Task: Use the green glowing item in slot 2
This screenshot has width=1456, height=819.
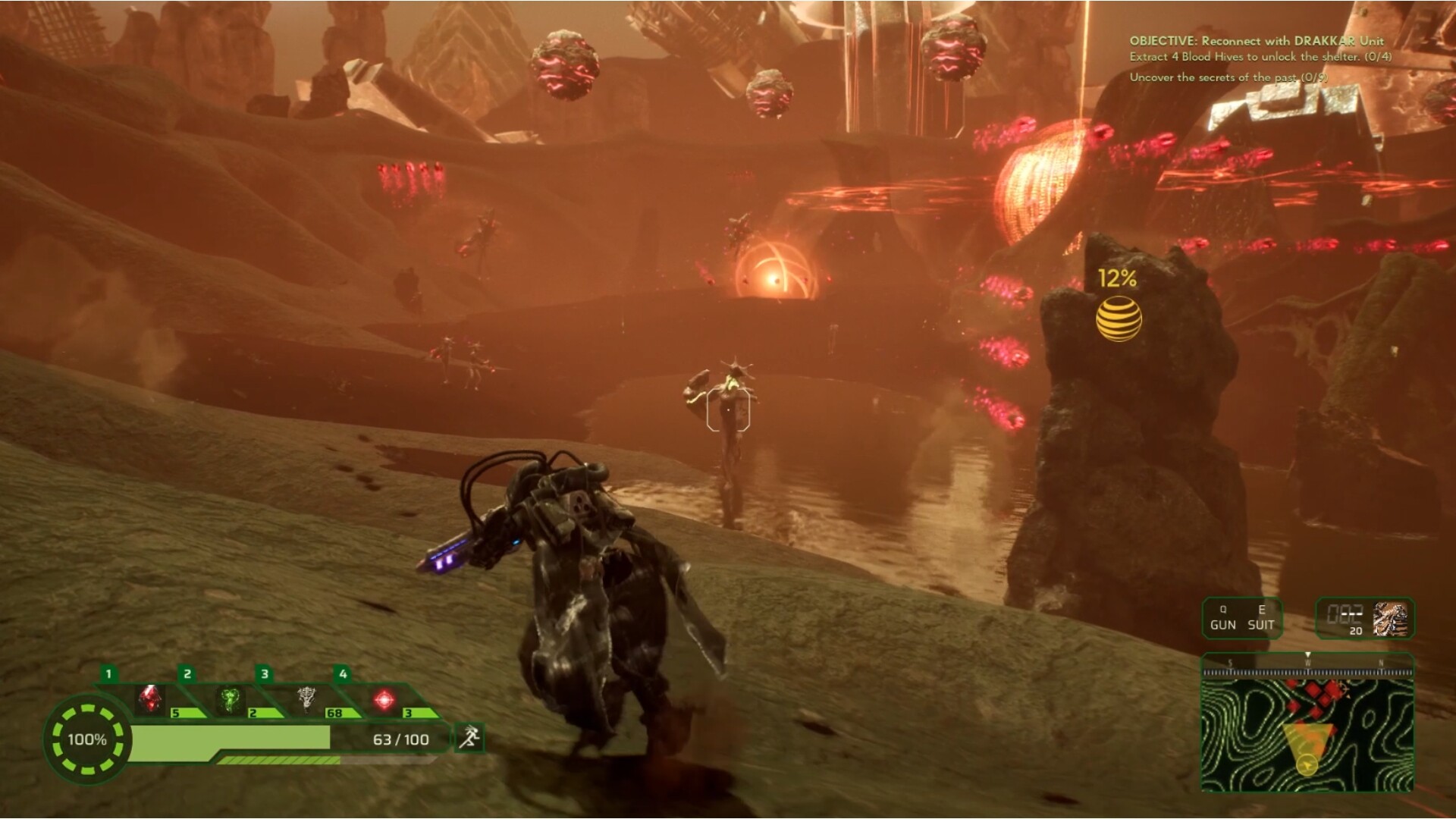Action: (x=229, y=699)
